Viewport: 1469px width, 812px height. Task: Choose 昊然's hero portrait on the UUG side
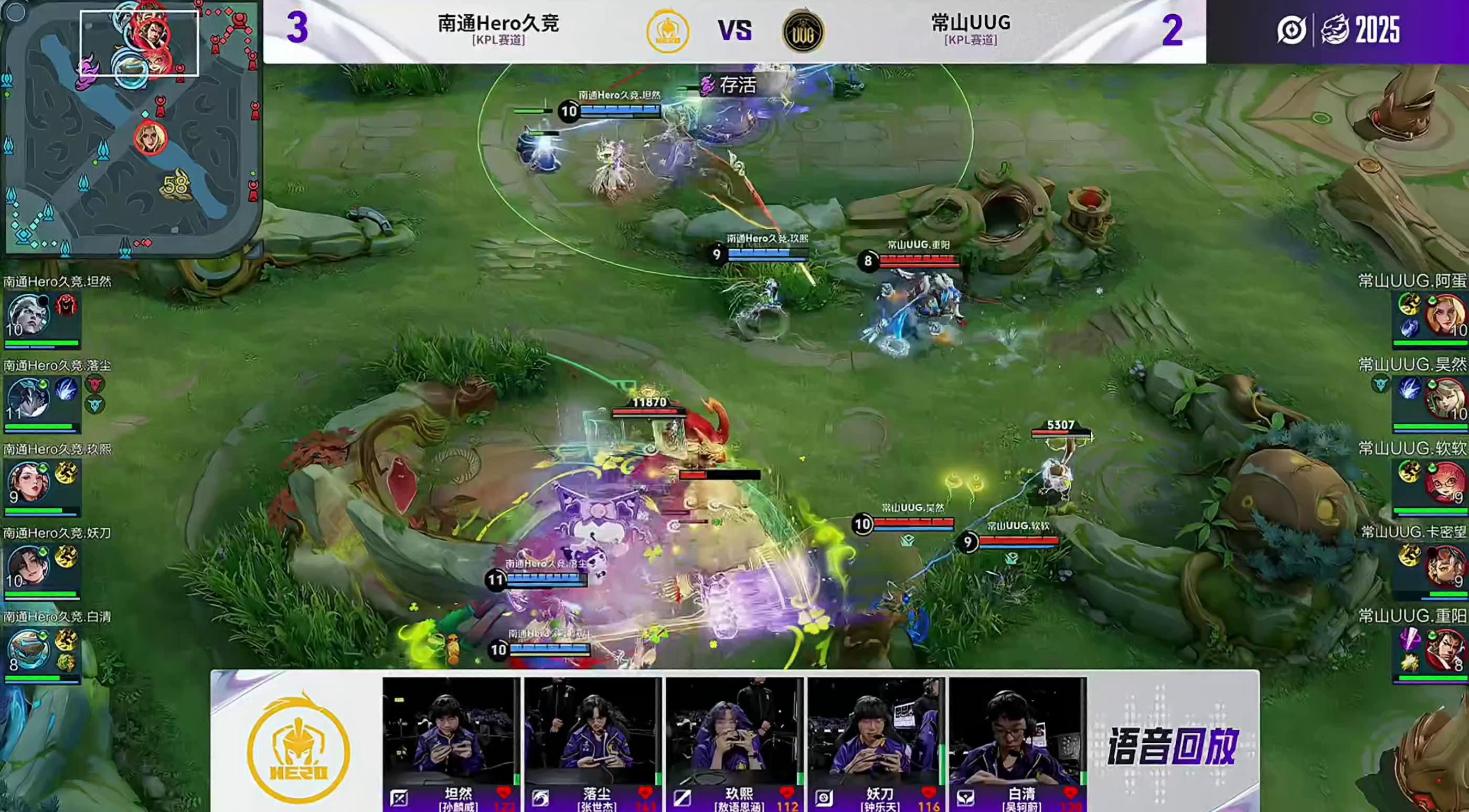coord(1445,399)
